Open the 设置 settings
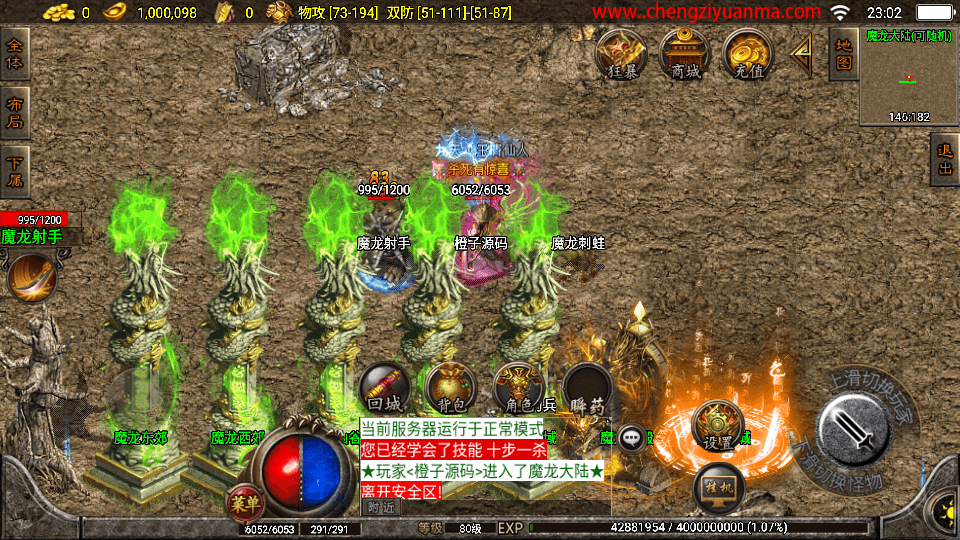This screenshot has width=960, height=540. coord(716,425)
